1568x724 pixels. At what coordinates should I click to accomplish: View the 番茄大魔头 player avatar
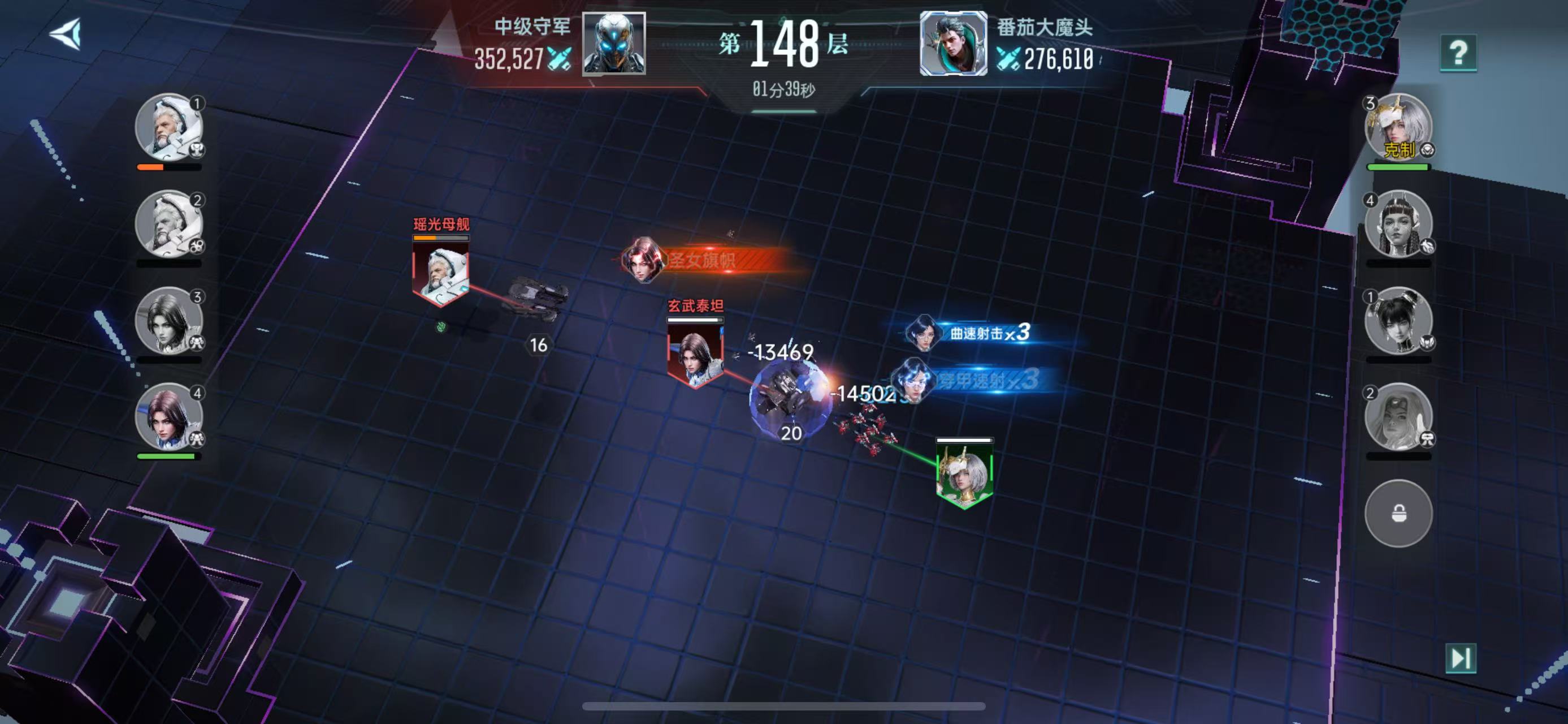(953, 43)
